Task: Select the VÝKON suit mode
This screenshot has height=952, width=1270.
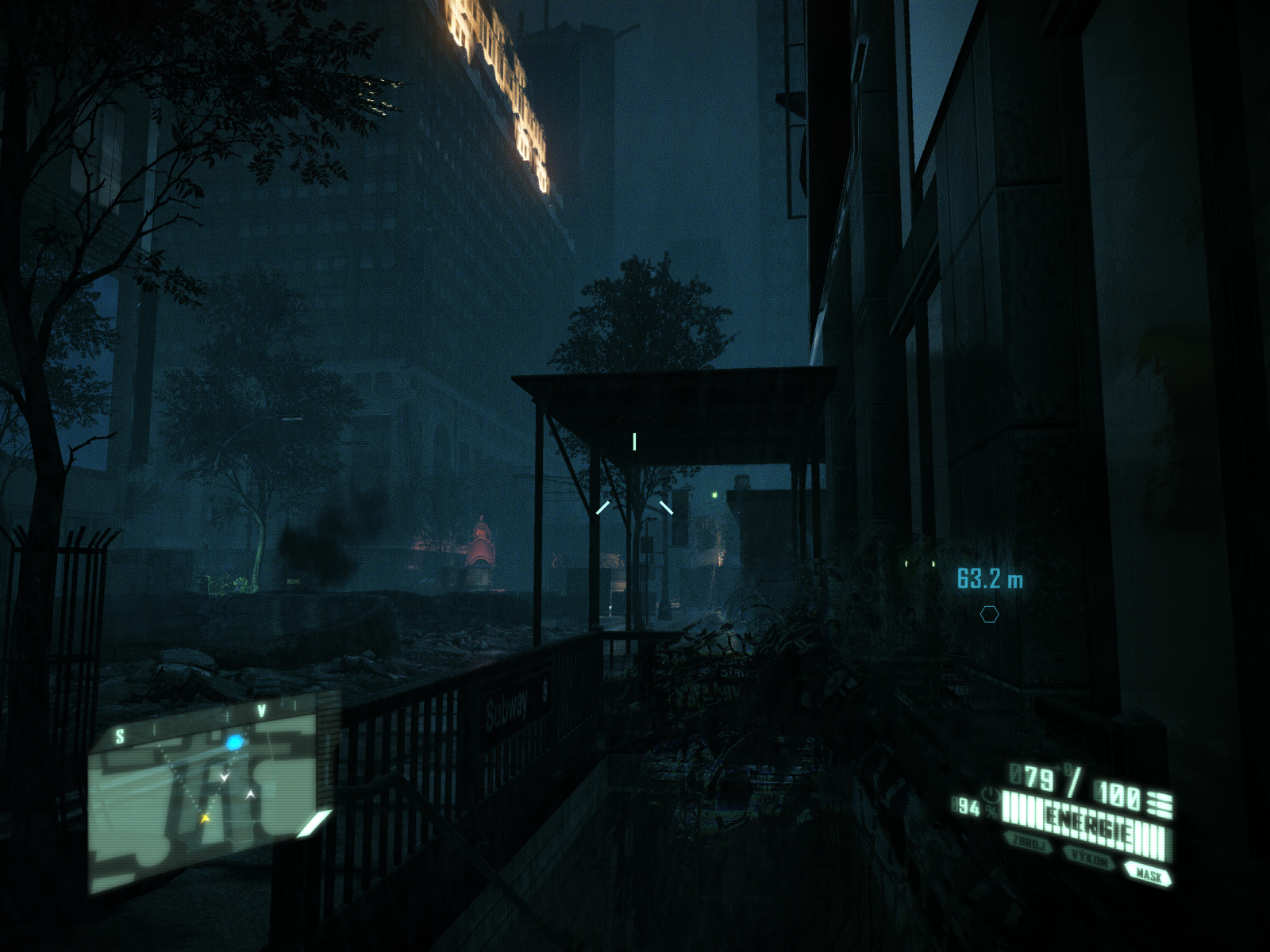Action: [x=1089, y=858]
